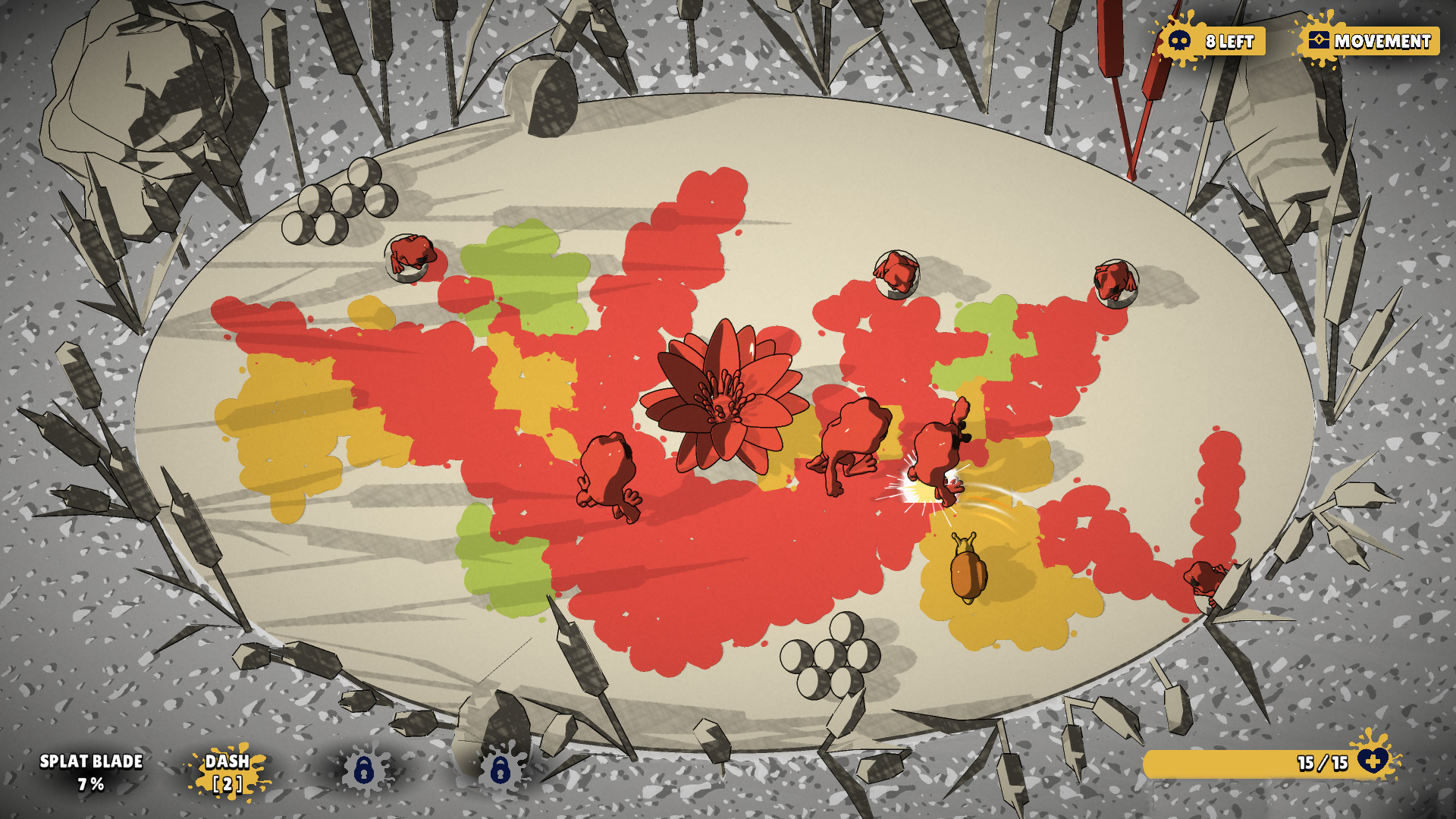Click the snail on the yellow paint
The width and height of the screenshot is (1456, 819).
(968, 573)
